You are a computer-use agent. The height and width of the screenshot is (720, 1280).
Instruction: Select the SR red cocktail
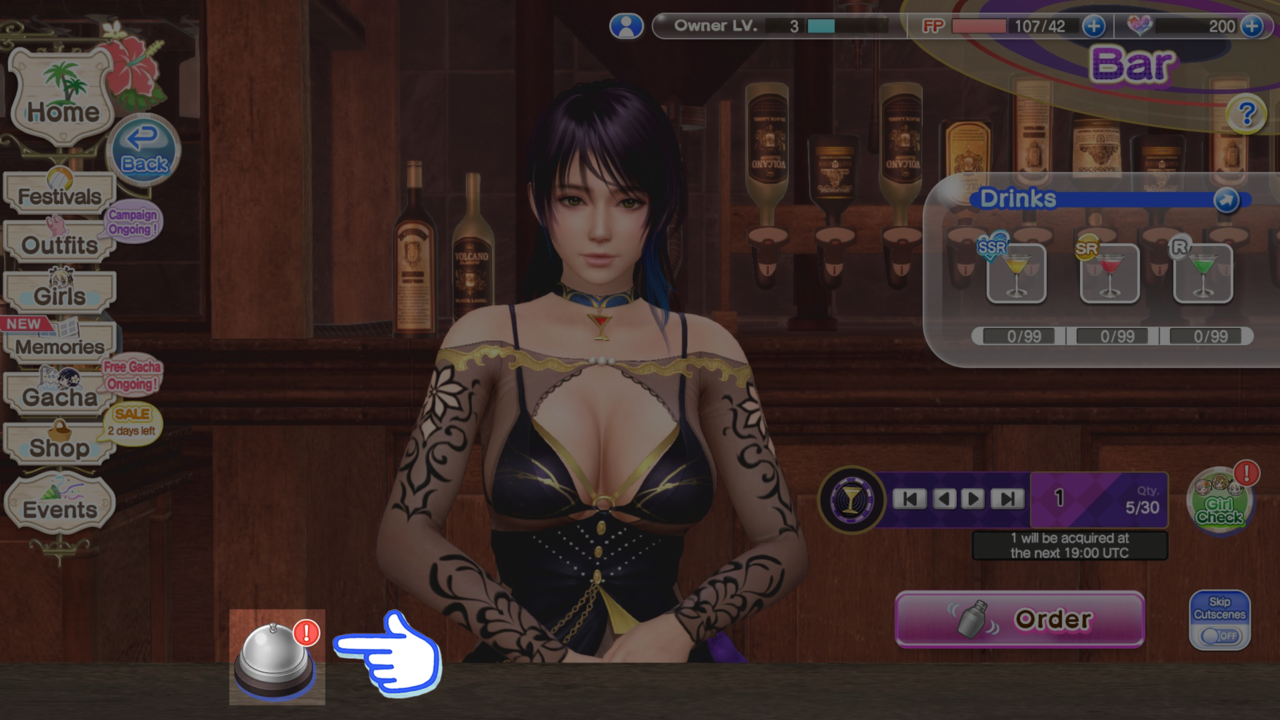point(1110,273)
